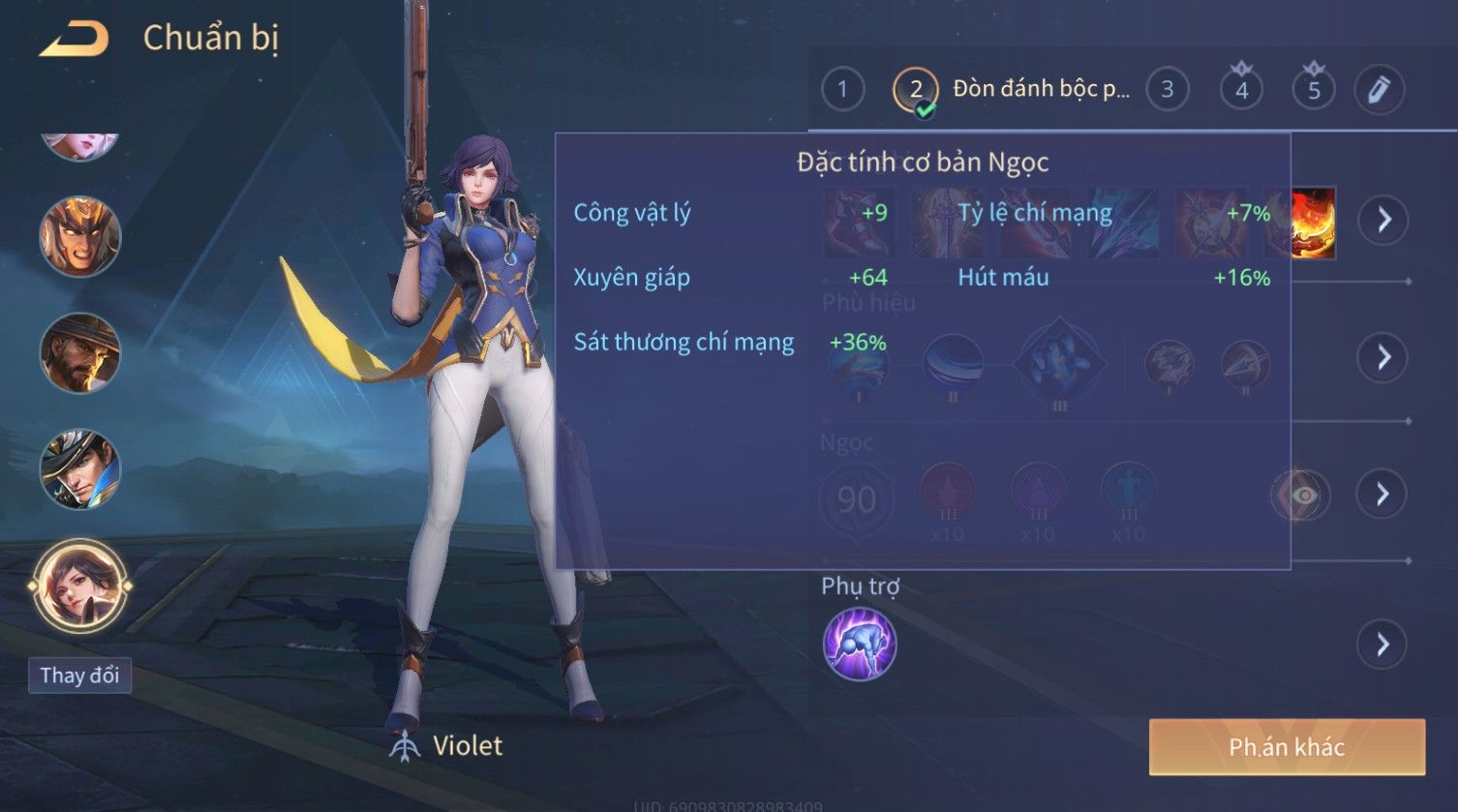The image size is (1458, 812).
Task: Expand the Phụ trợ section arrow
Action: pyautogui.click(x=1383, y=645)
